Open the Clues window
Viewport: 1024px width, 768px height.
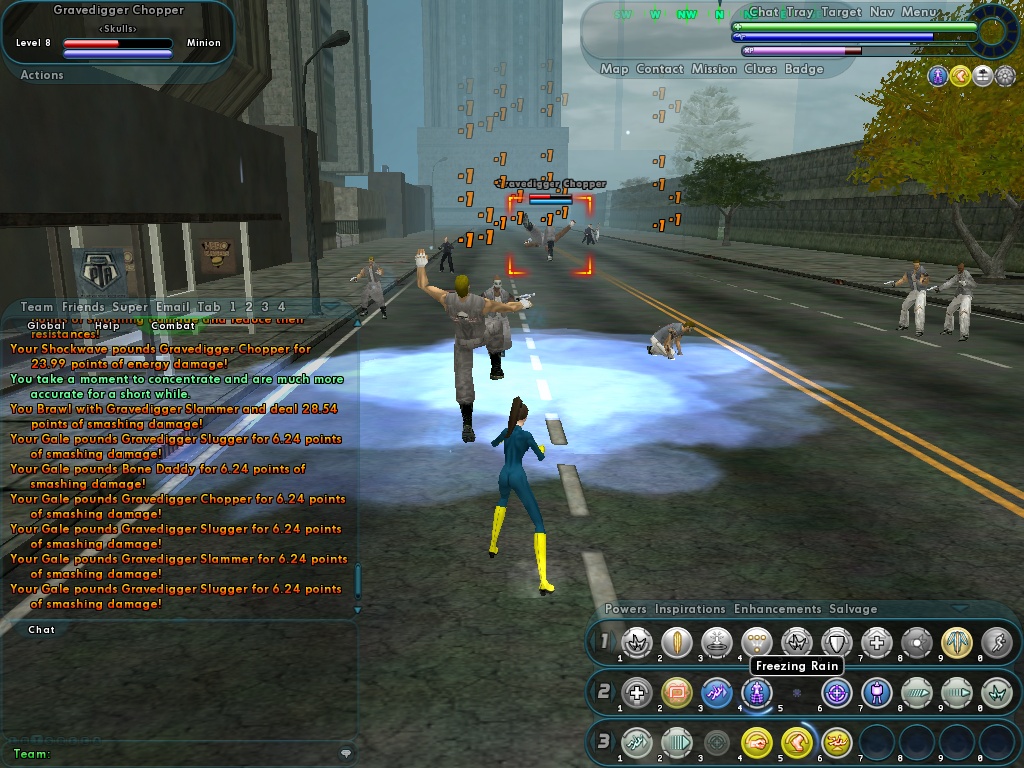[761, 69]
